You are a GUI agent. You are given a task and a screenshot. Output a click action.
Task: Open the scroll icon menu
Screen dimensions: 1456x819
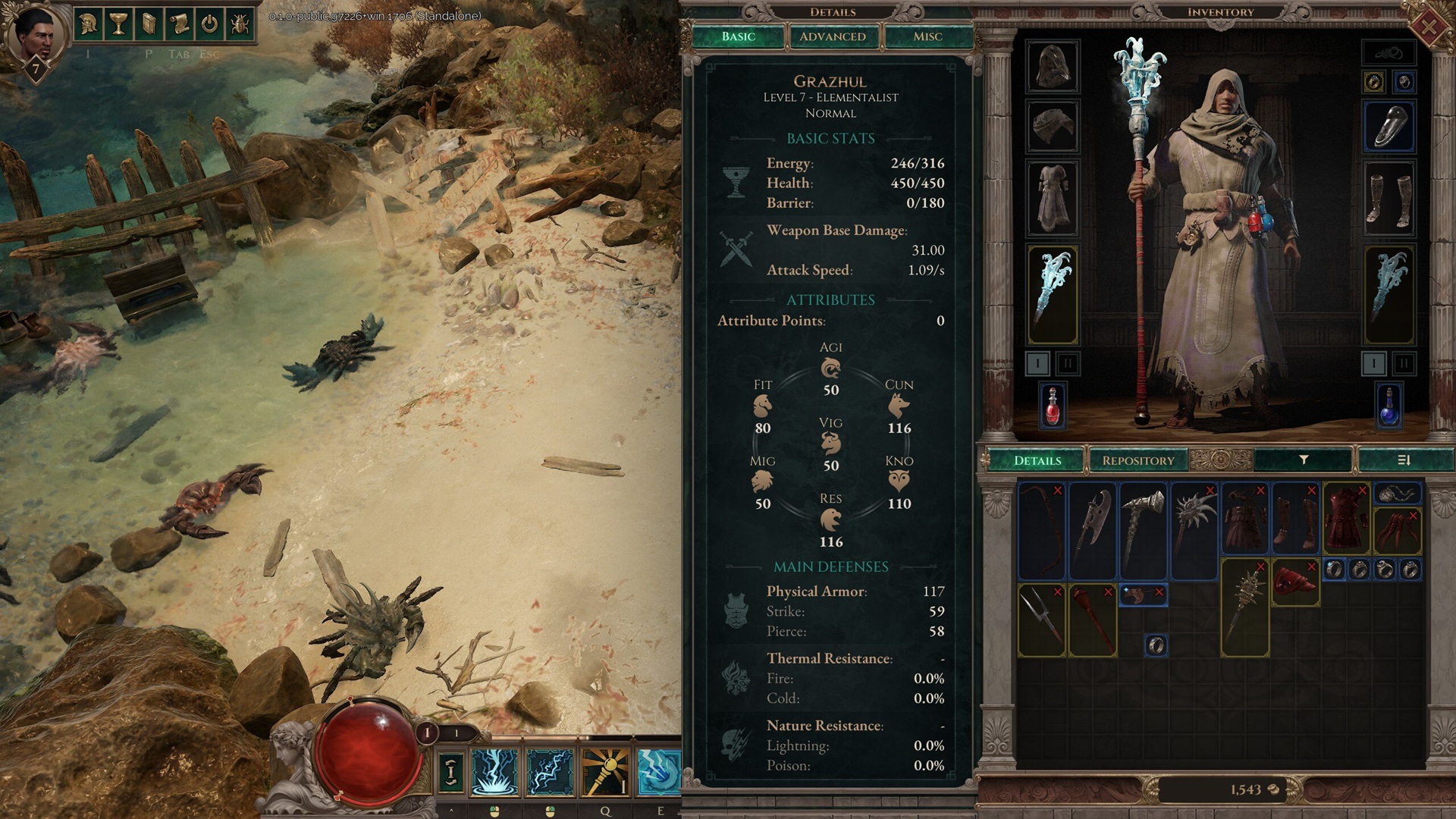click(179, 24)
